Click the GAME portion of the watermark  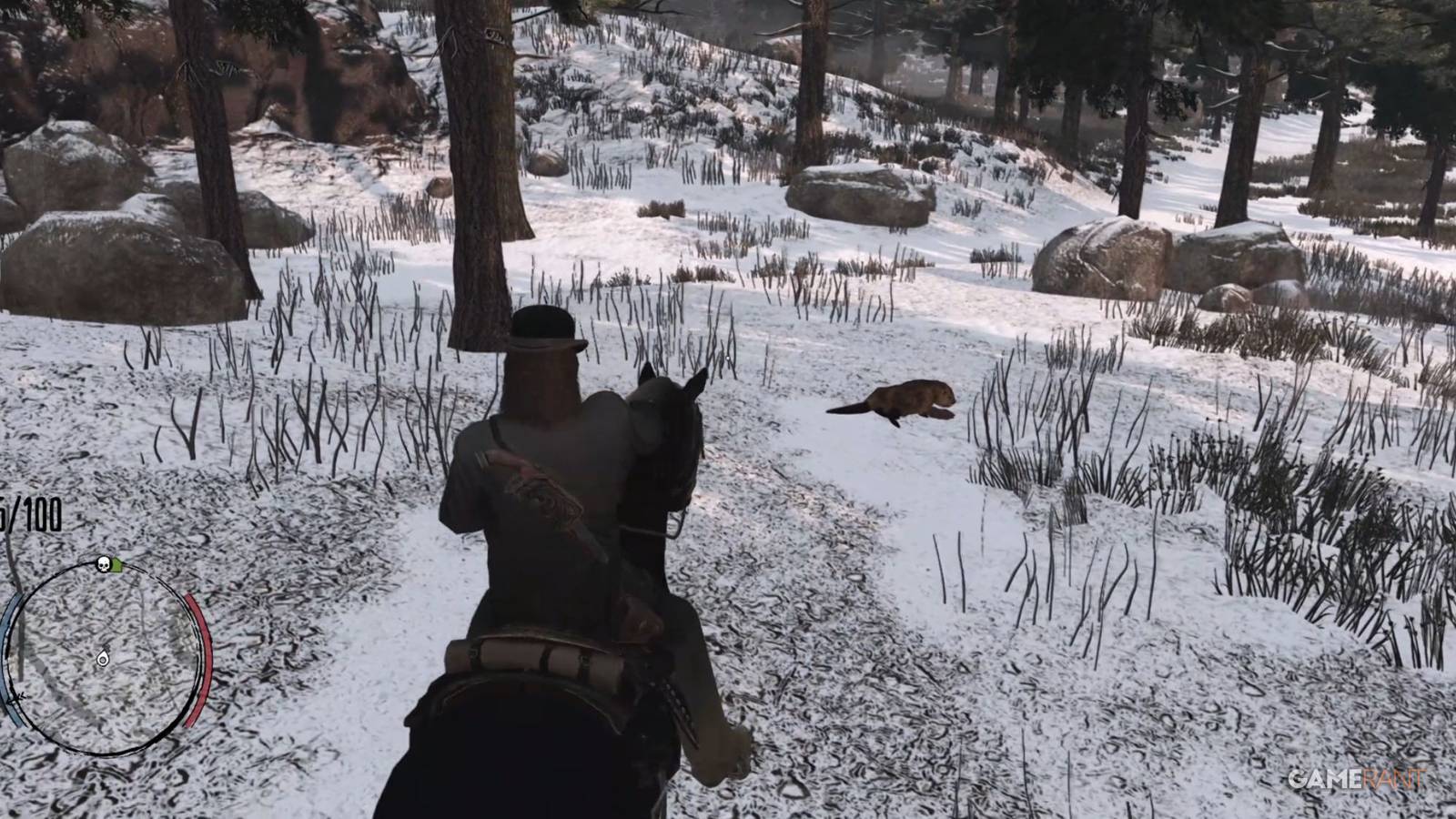[1327, 779]
